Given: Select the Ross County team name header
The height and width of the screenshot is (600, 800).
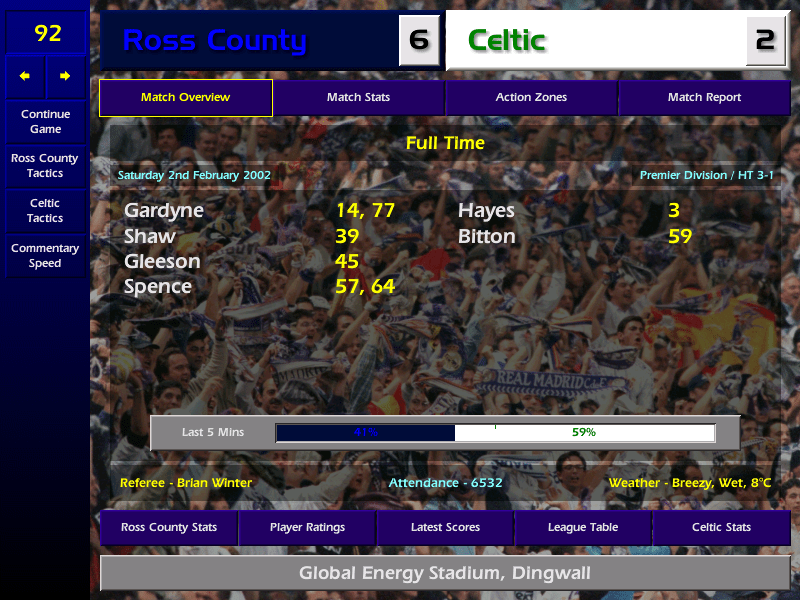Looking at the screenshot, I should (215, 41).
